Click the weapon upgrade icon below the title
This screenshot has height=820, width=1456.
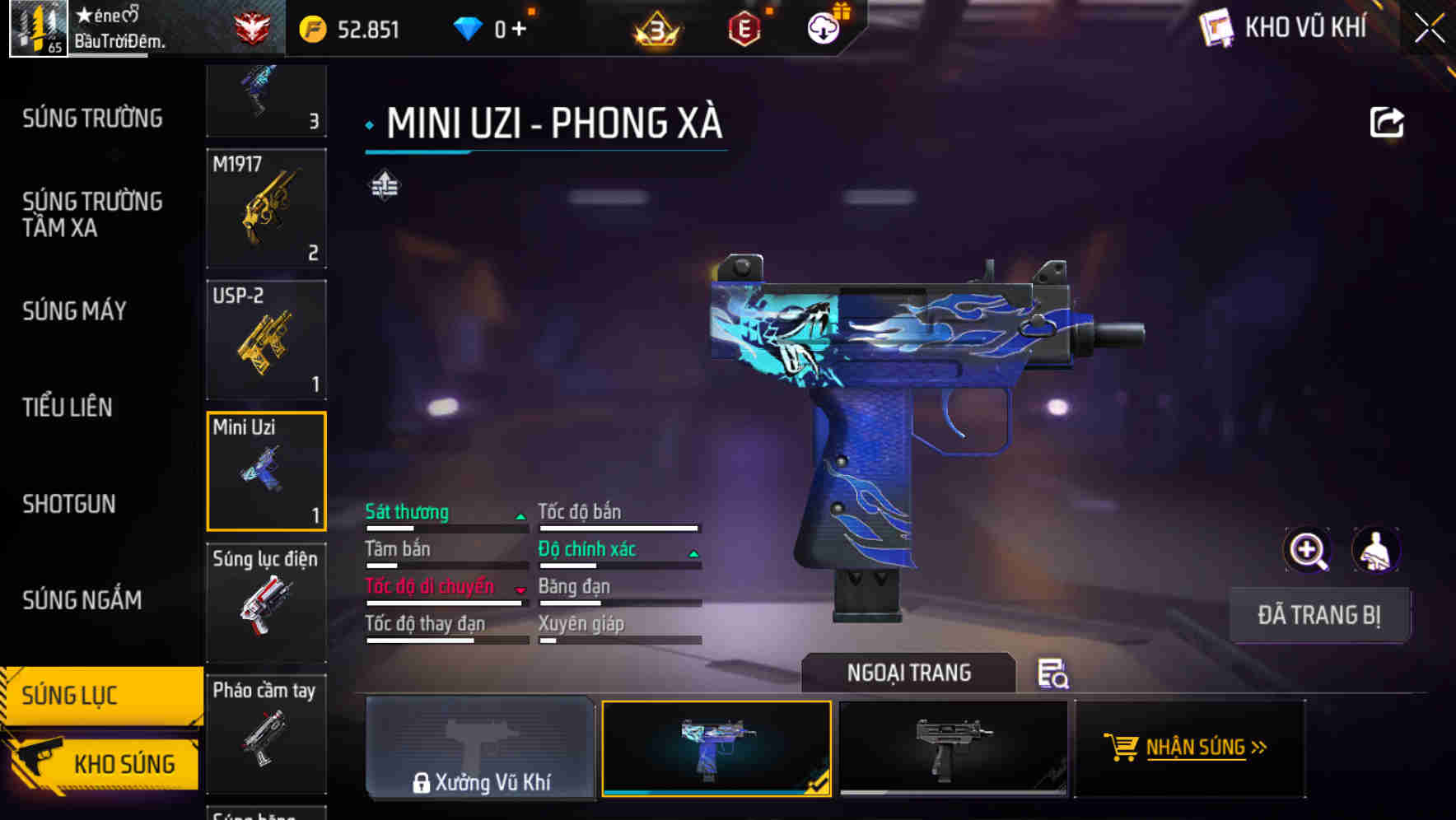click(384, 185)
